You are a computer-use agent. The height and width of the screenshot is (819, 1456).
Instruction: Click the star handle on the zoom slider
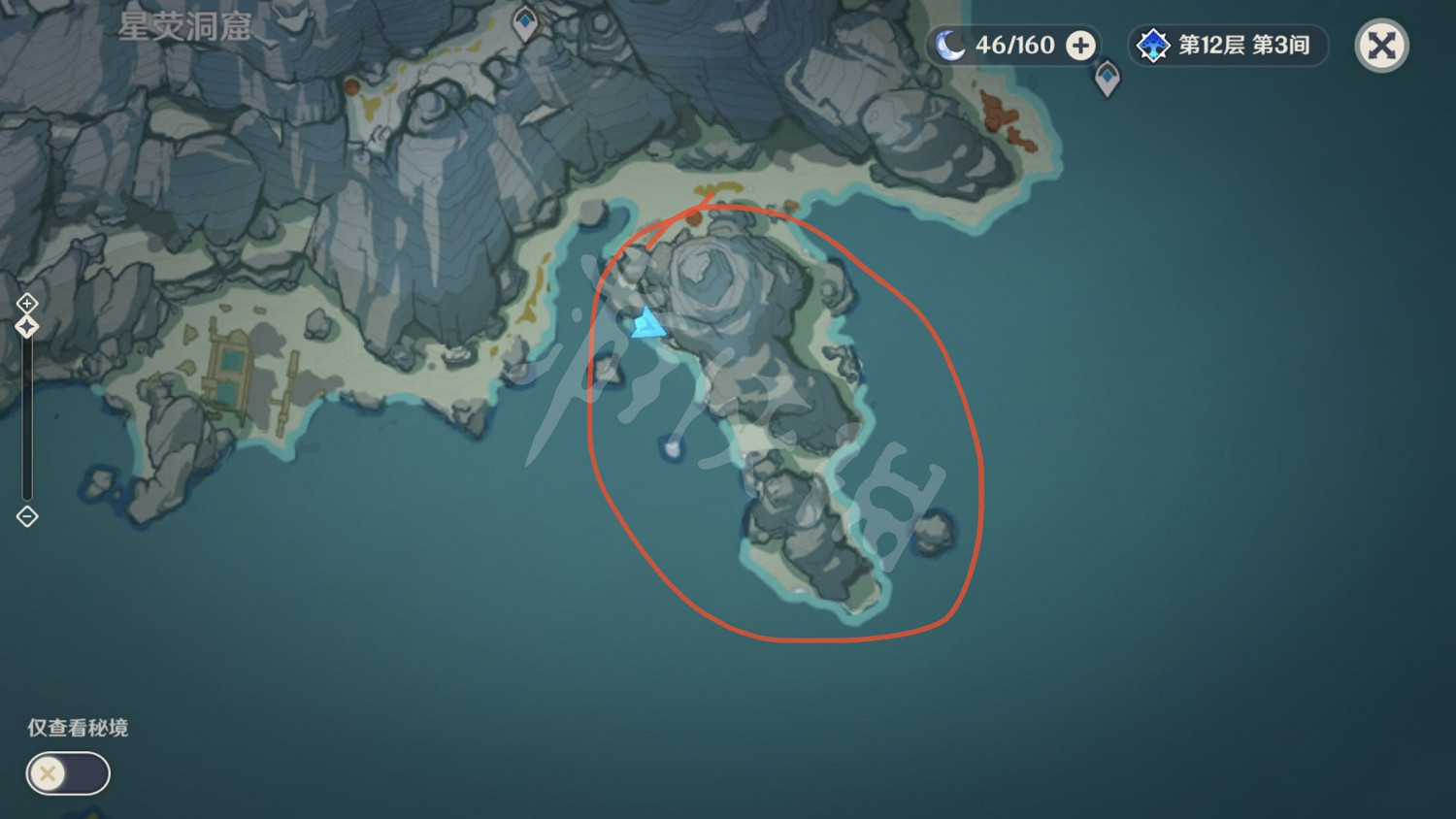coord(26,328)
